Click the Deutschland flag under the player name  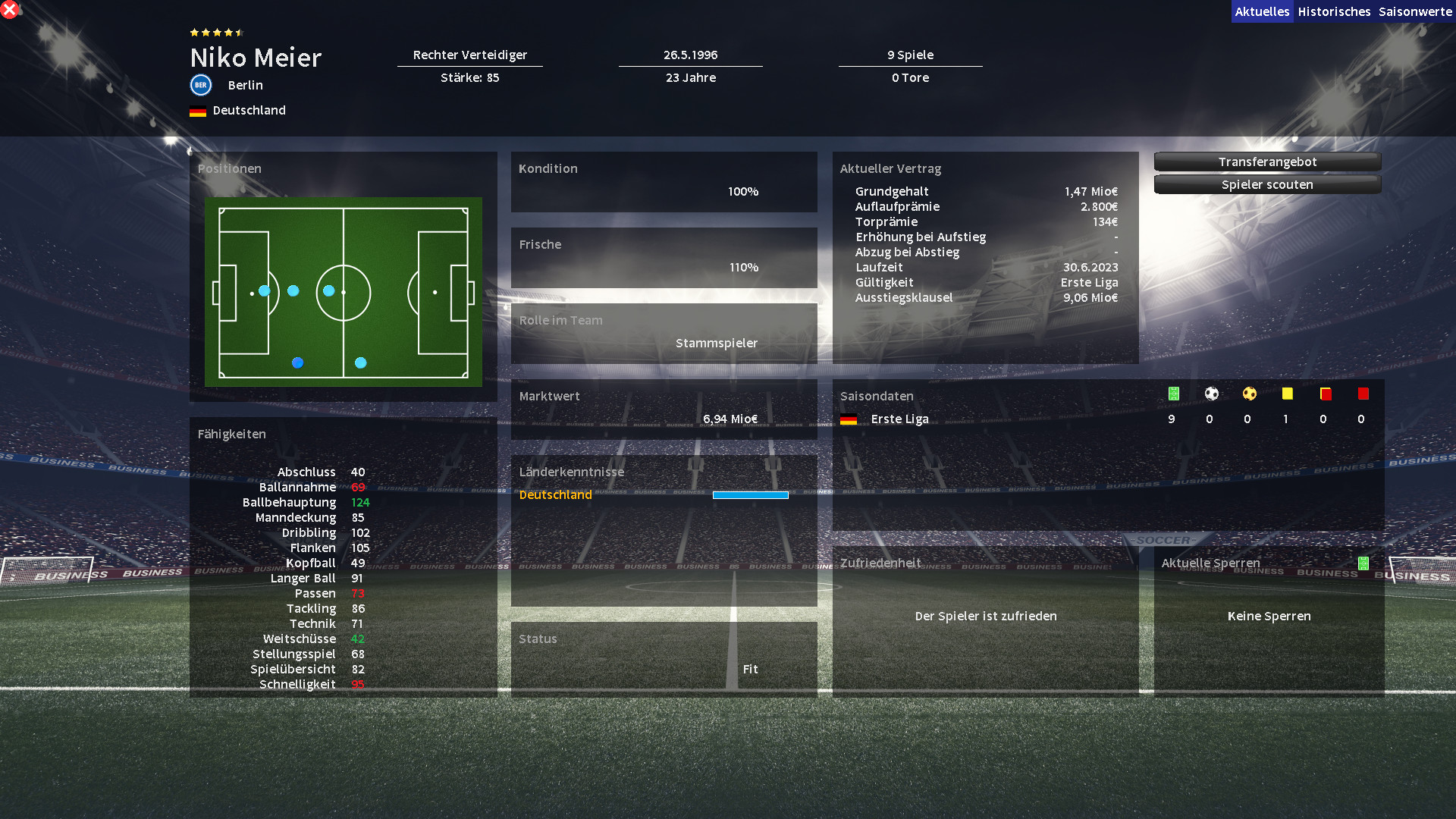(x=198, y=110)
